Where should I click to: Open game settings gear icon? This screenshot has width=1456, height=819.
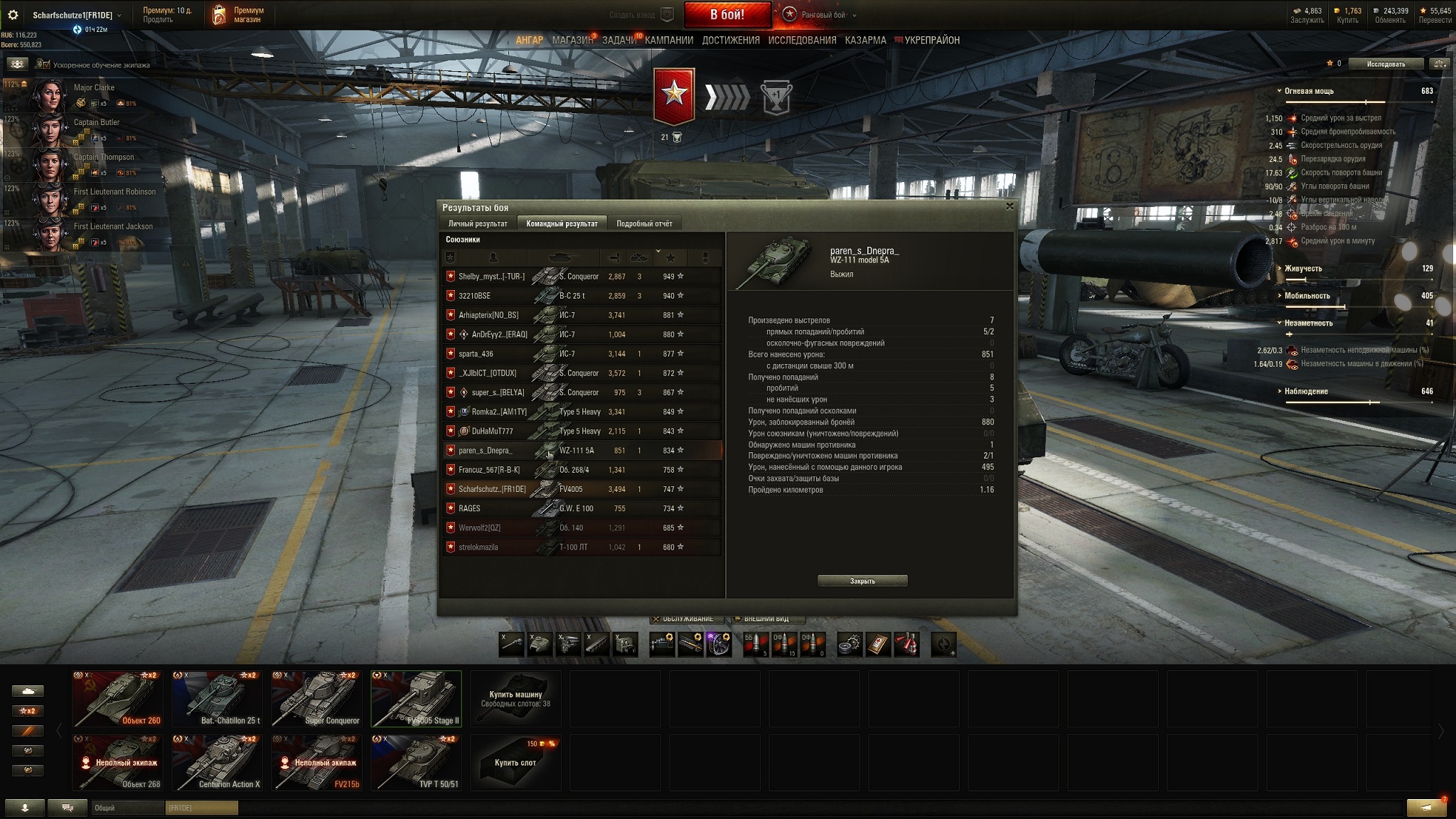pyautogui.click(x=13, y=15)
